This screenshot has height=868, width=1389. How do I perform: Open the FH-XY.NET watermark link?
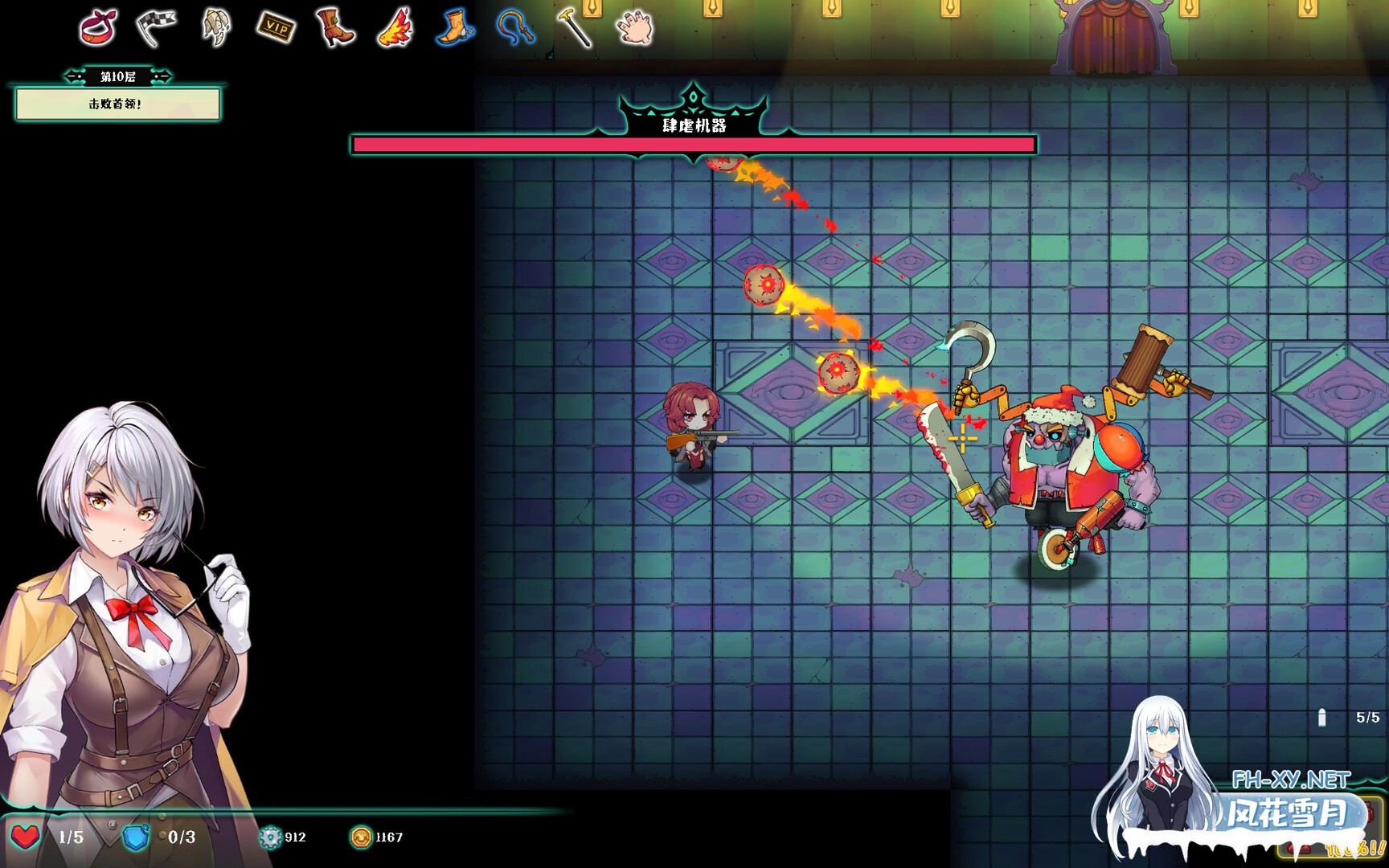coord(1291,780)
